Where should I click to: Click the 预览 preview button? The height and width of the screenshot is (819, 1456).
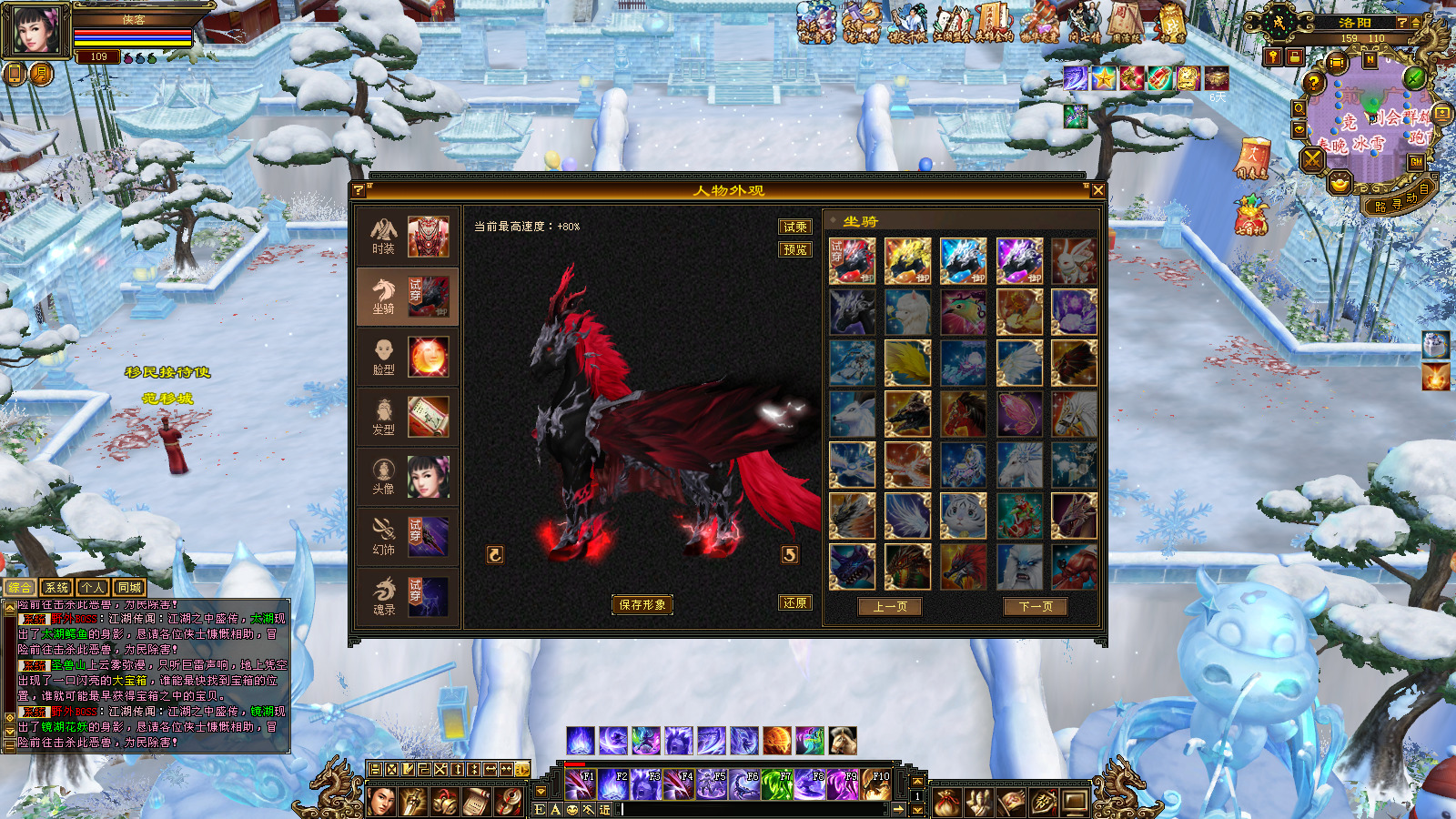tap(794, 249)
